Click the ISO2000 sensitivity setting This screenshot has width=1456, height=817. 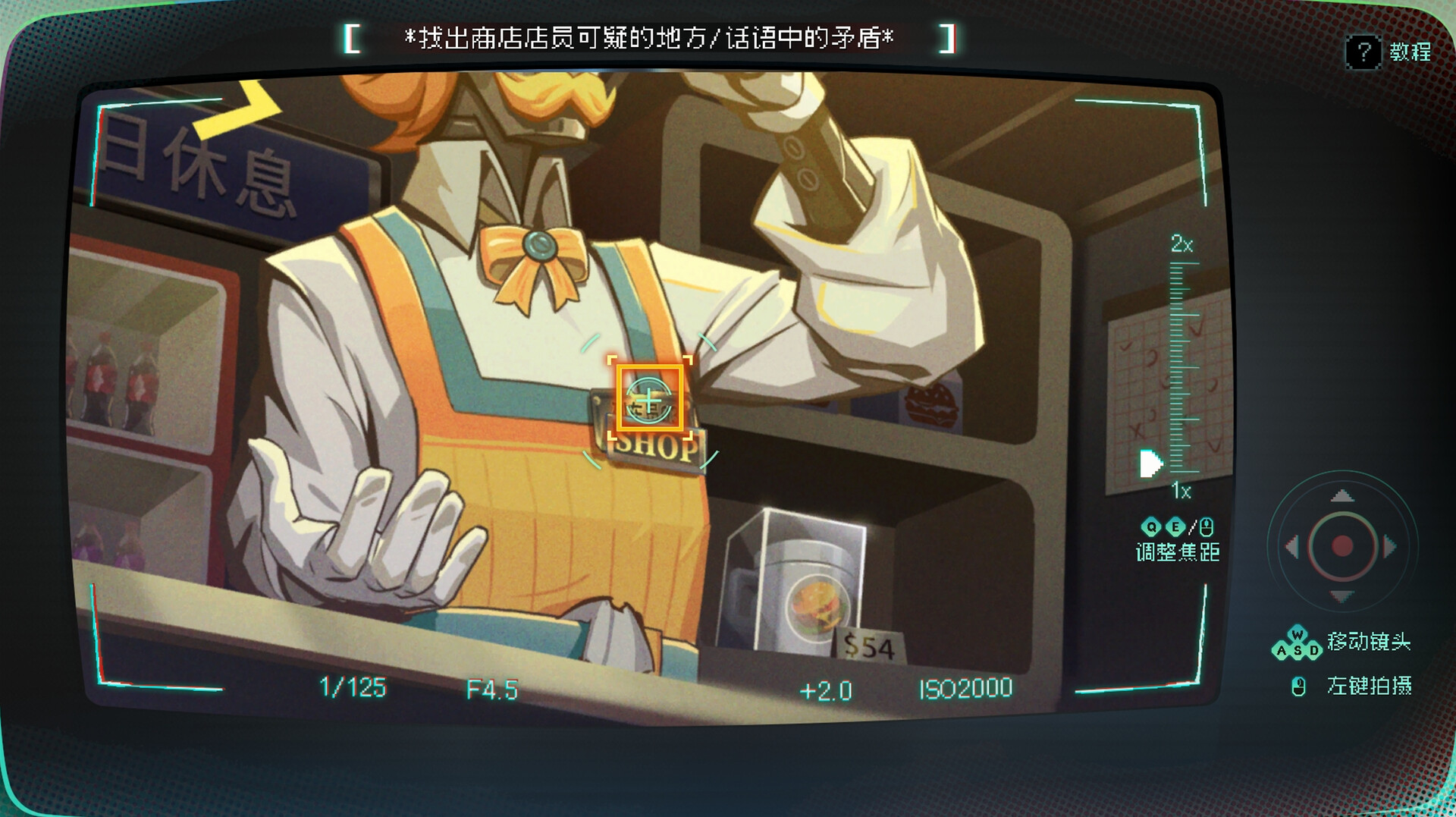(965, 689)
